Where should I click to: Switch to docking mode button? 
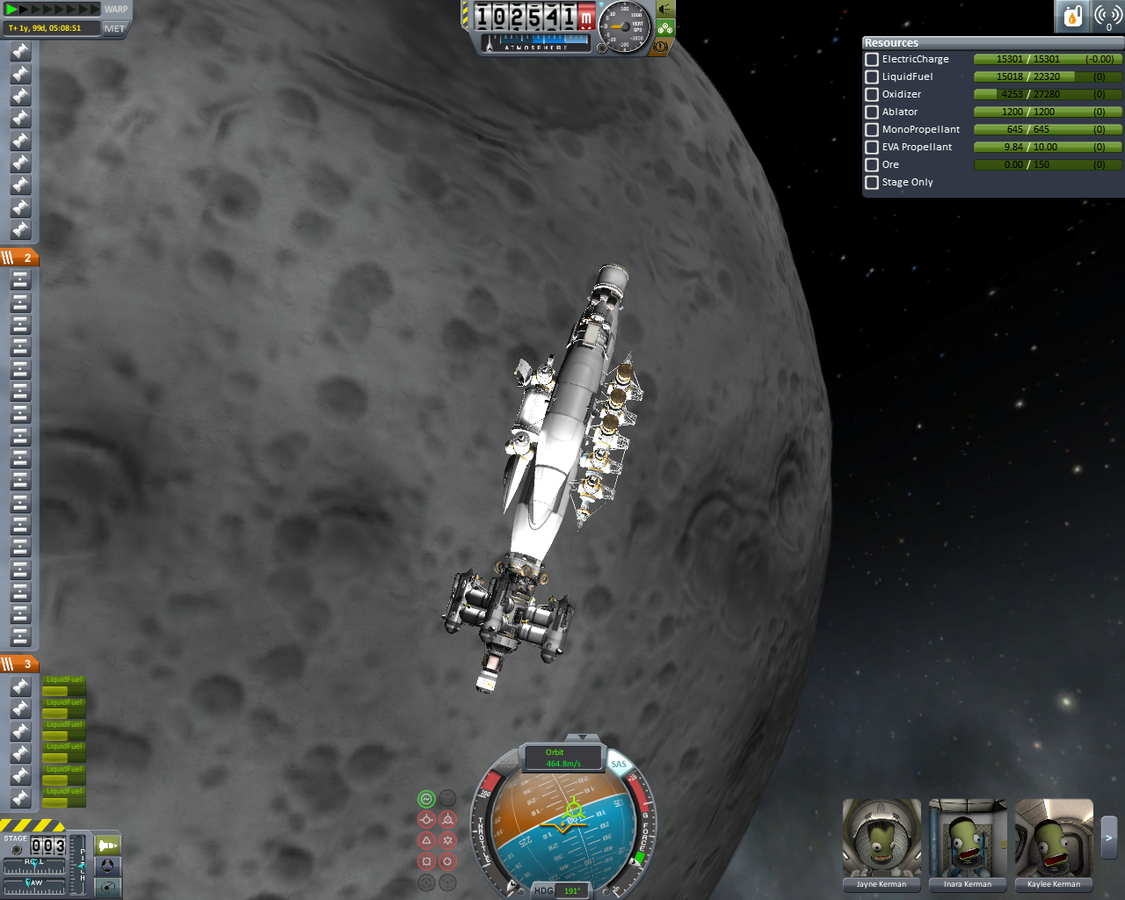tap(107, 866)
